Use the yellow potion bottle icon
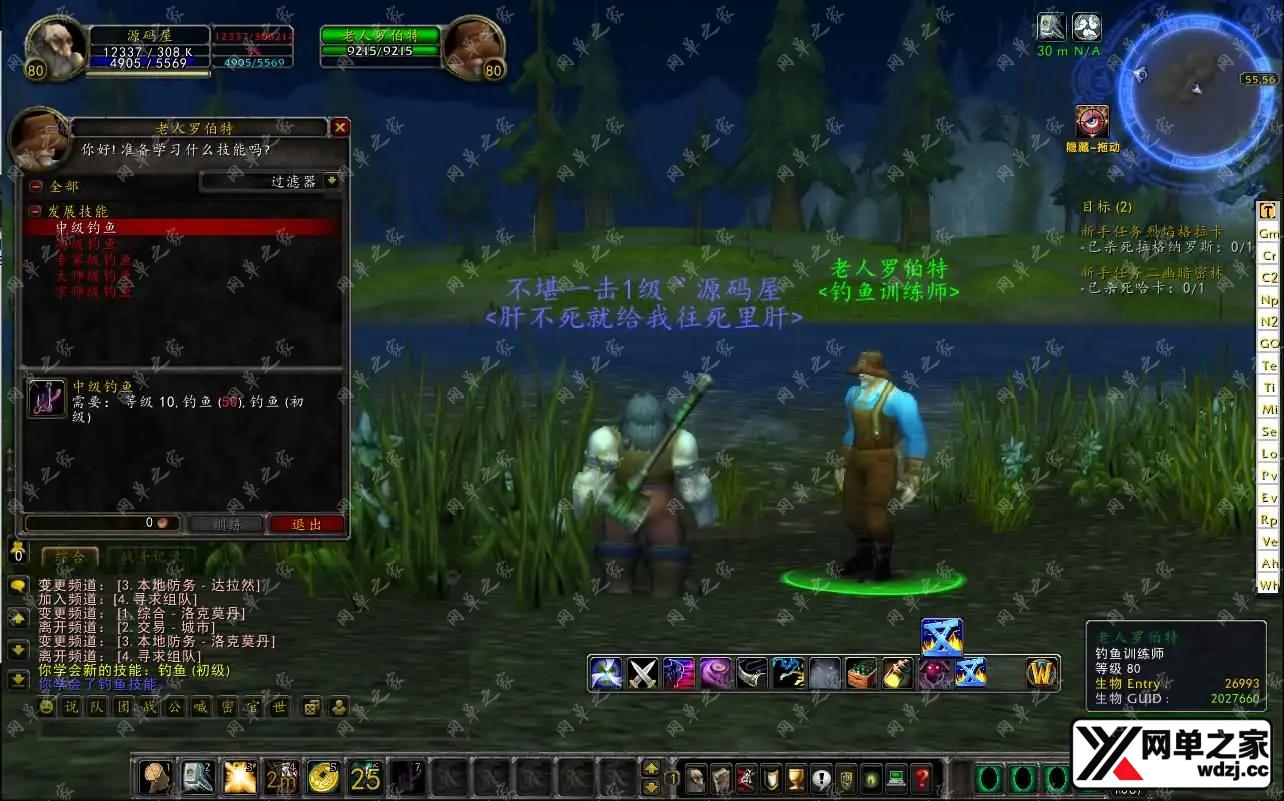The height and width of the screenshot is (801, 1284). pos(897,673)
